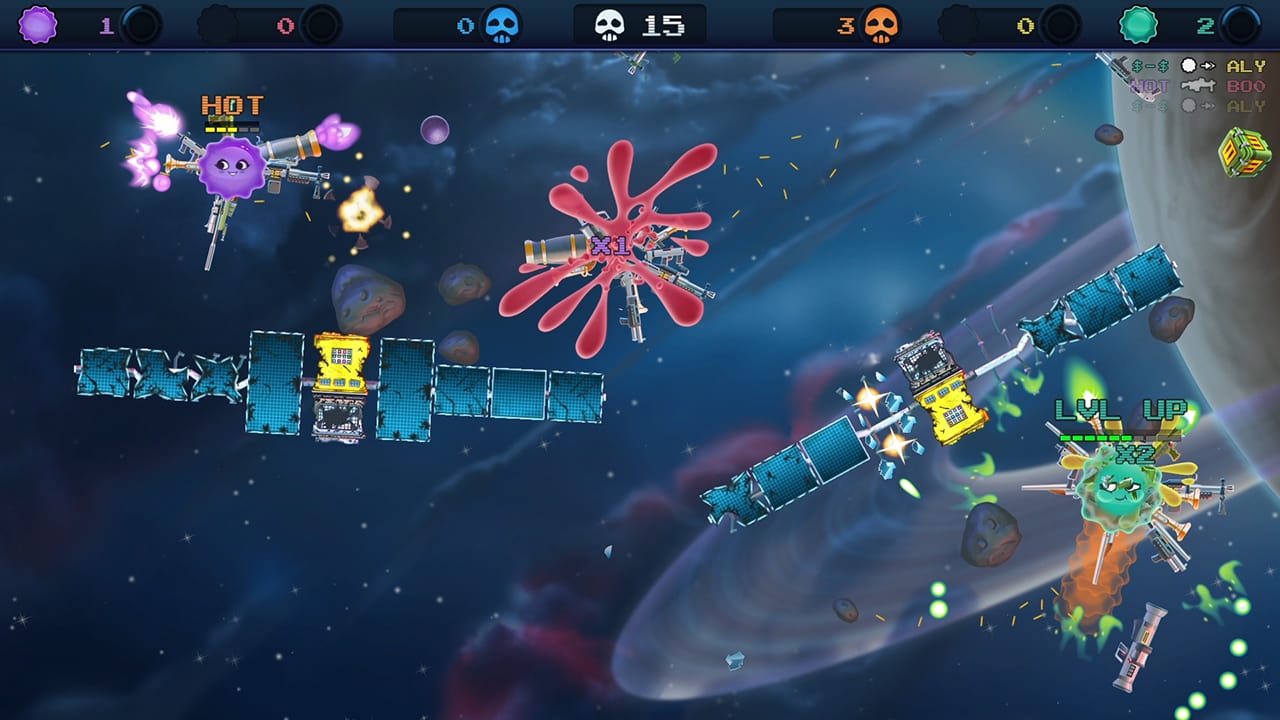Screen dimensions: 1280x720
Task: Click the rifle icon in the kill feed
Action: click(1197, 85)
